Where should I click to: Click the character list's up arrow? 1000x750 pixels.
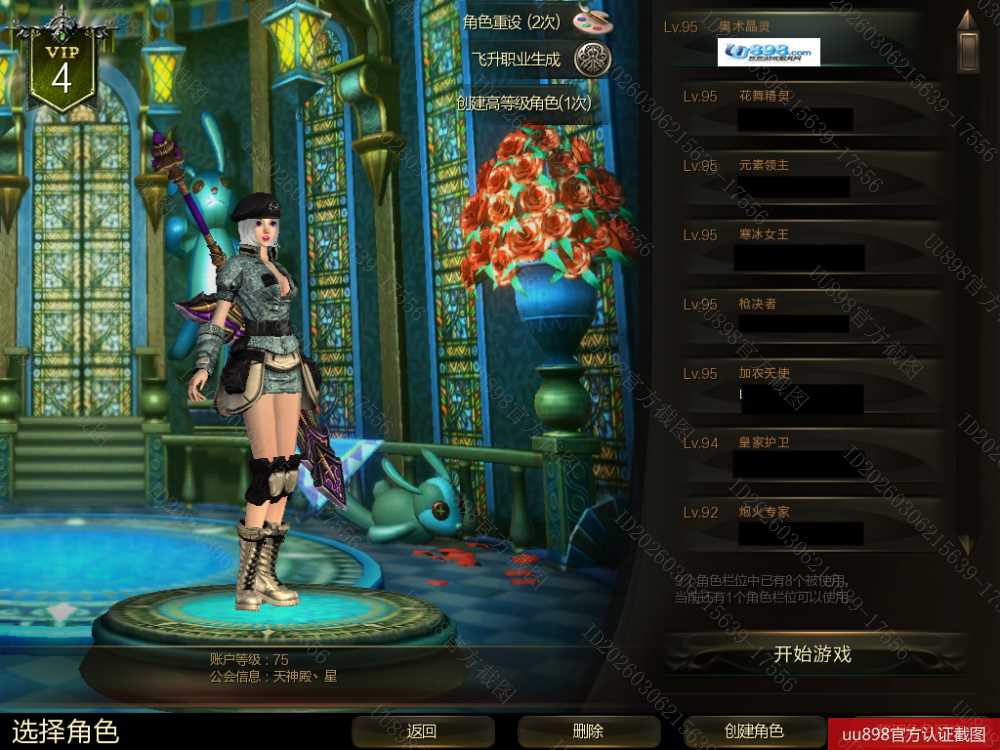click(x=965, y=20)
